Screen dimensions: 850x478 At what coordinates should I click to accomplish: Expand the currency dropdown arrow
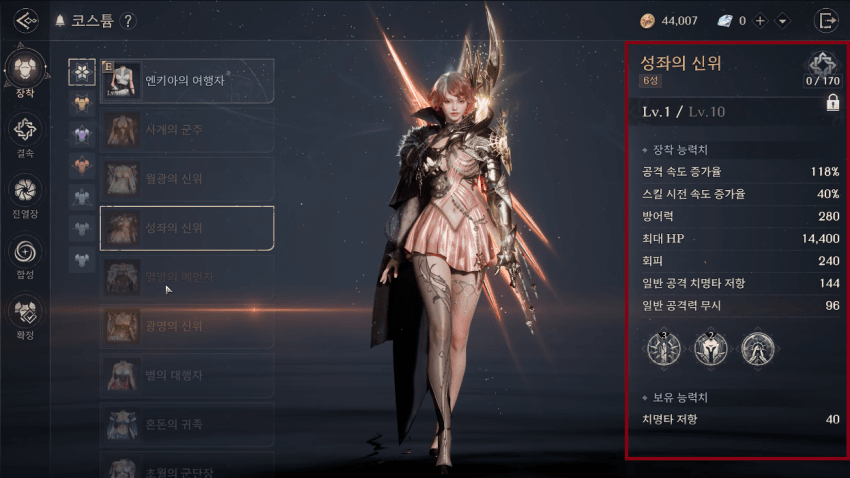[782, 21]
